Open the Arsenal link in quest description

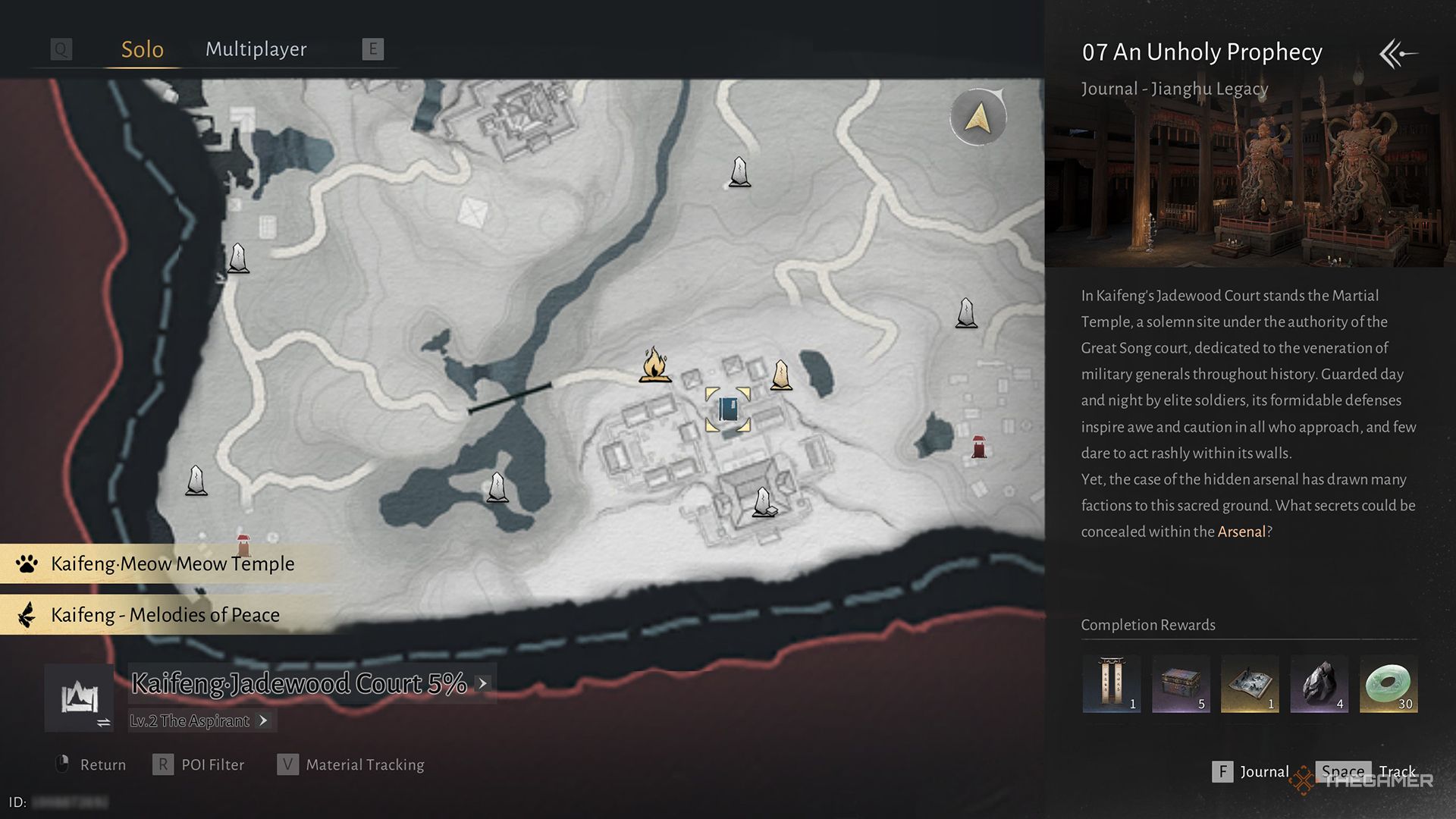pyautogui.click(x=1241, y=532)
